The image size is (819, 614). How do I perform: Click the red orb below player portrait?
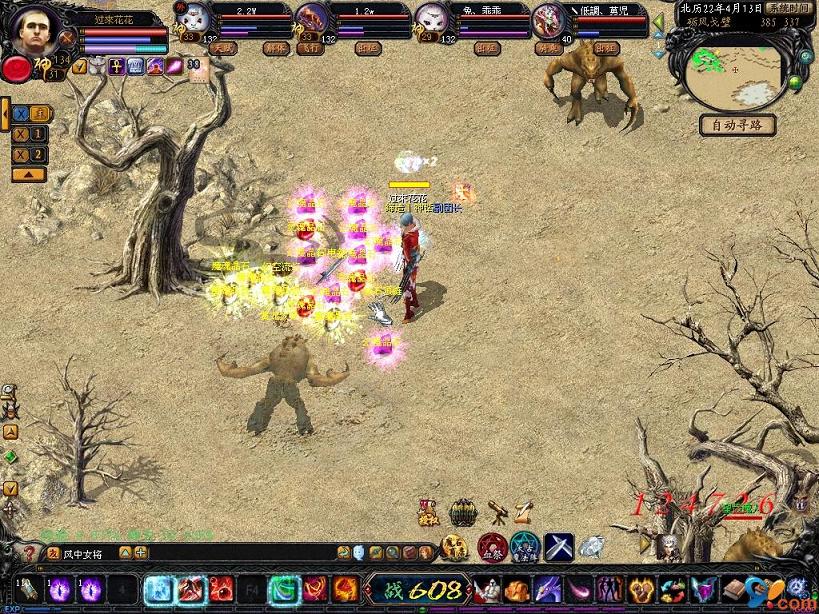pyautogui.click(x=16, y=69)
